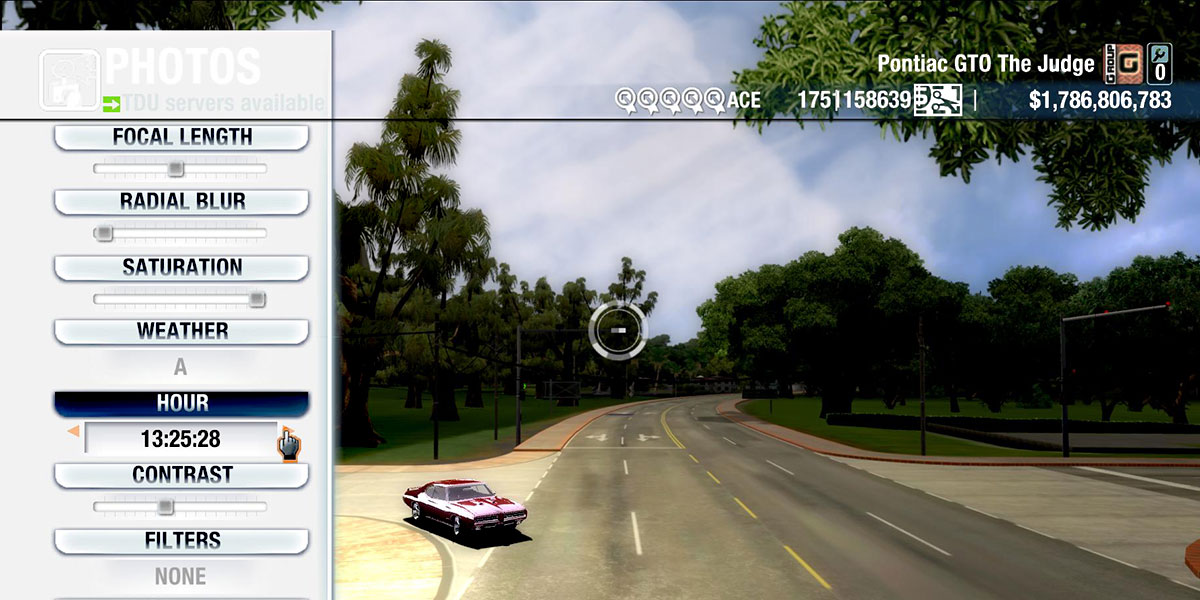The width and height of the screenshot is (1200, 600).
Task: Adjust the focal length slider
Action: [175, 169]
